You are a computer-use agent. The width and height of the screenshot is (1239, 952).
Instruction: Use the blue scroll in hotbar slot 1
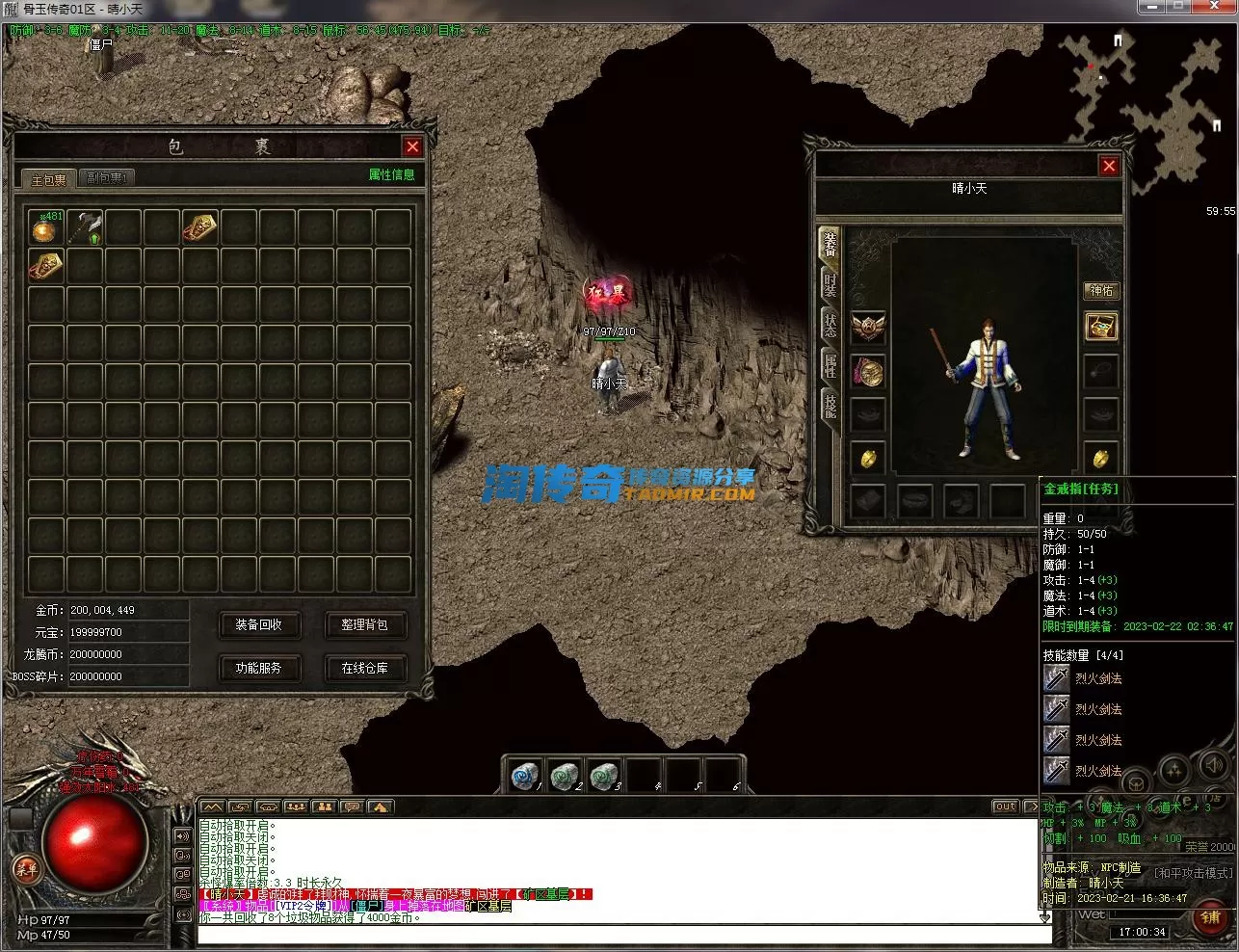(x=524, y=776)
